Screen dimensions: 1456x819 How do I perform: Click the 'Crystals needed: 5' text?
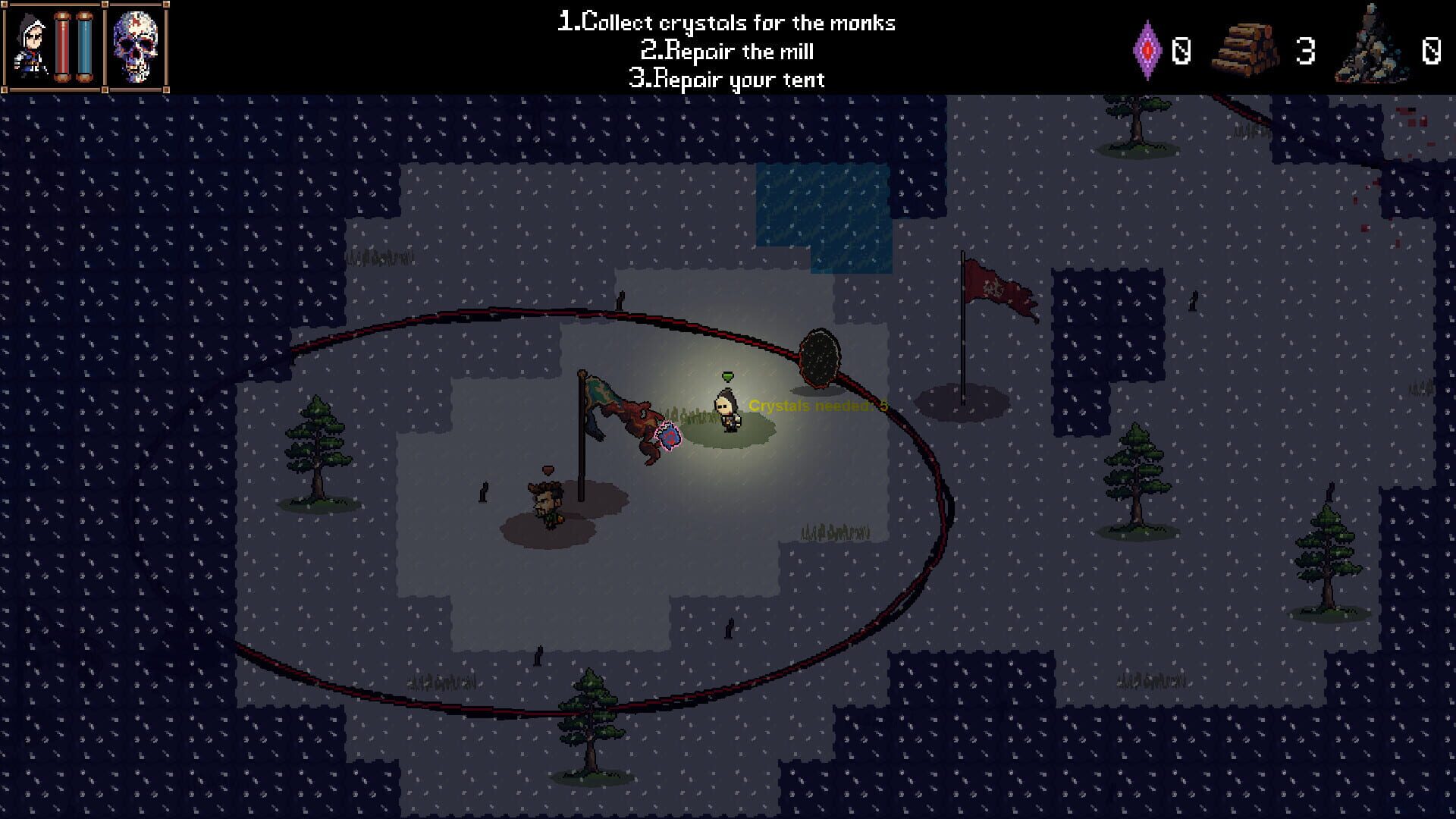coord(817,407)
